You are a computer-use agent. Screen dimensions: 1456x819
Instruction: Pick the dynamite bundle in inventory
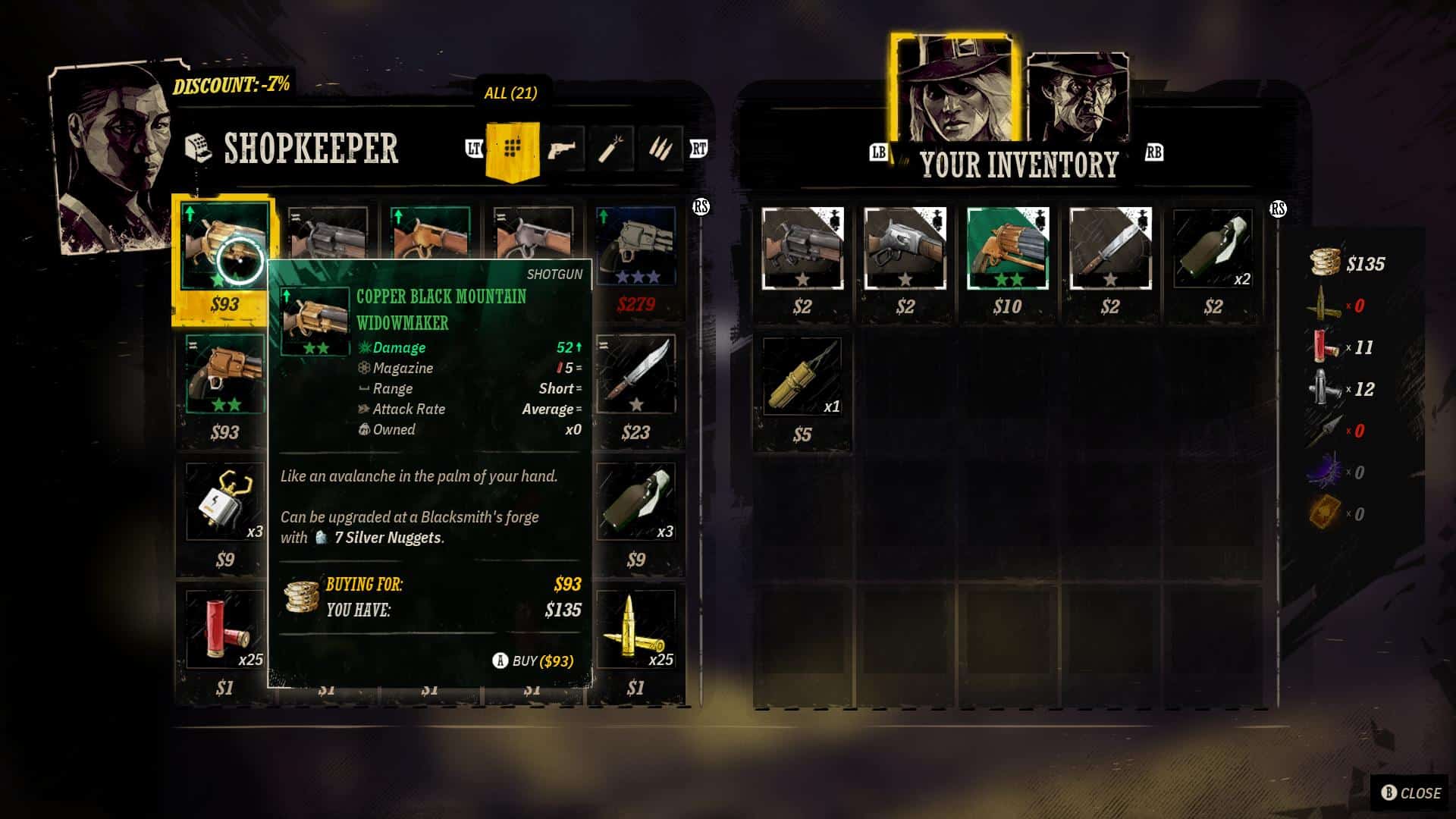[x=802, y=376]
